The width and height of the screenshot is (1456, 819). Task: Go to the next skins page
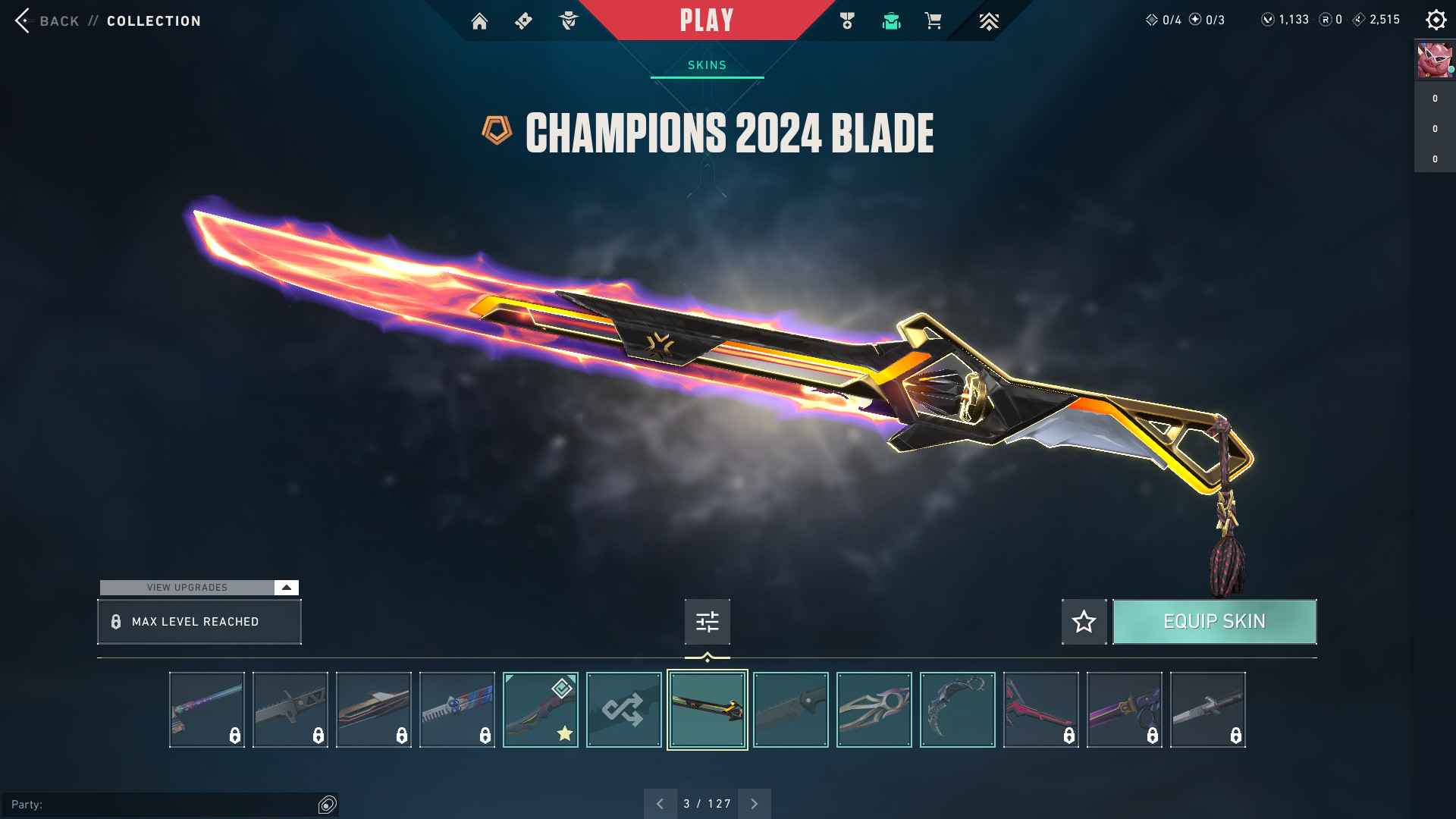[x=754, y=804]
